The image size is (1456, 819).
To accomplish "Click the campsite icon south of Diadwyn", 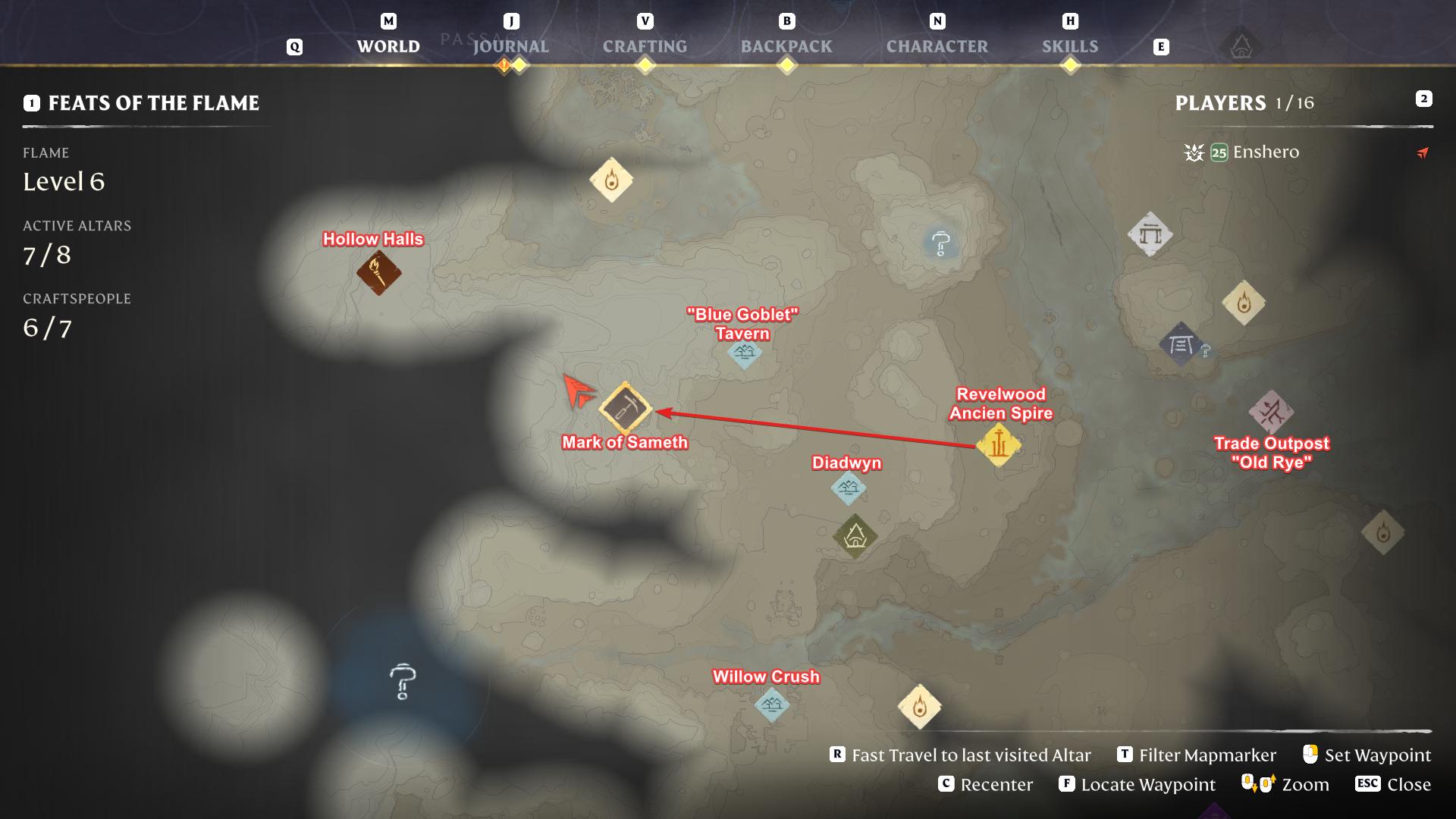I will click(855, 536).
